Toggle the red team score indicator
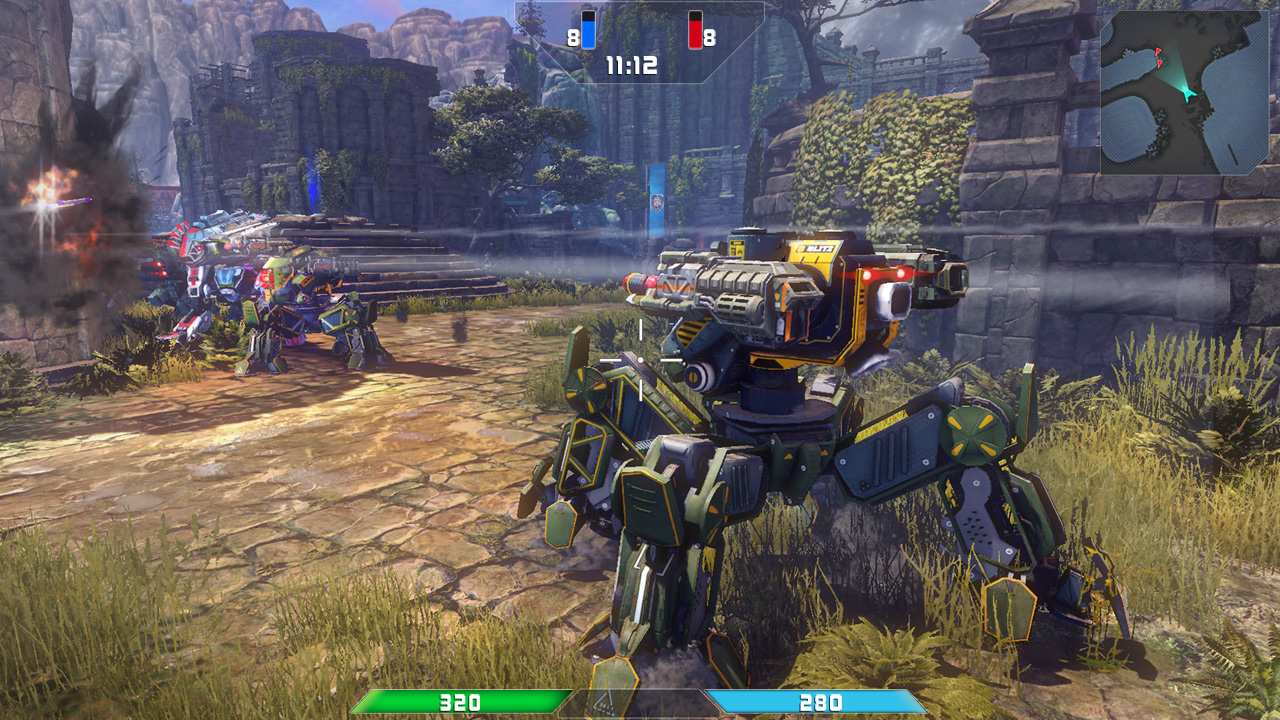This screenshot has height=720, width=1280. point(696,30)
